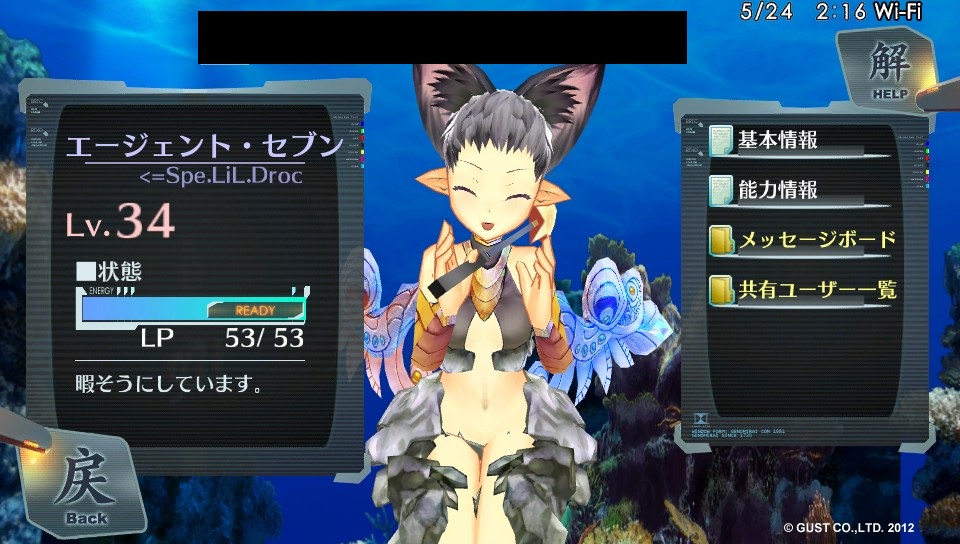Select the 能力情報 menu entry
Viewport: 960px width, 544px height.
(776, 189)
